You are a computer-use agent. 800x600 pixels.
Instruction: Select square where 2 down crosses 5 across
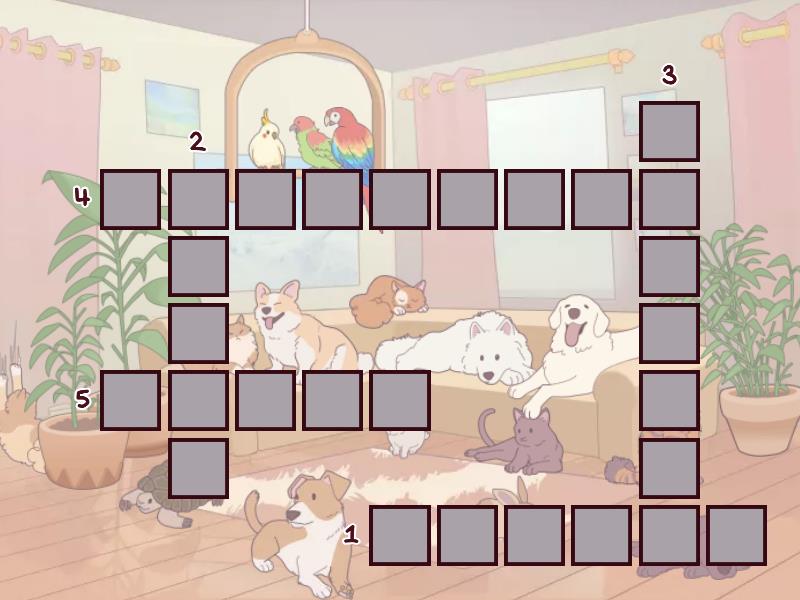(x=198, y=400)
